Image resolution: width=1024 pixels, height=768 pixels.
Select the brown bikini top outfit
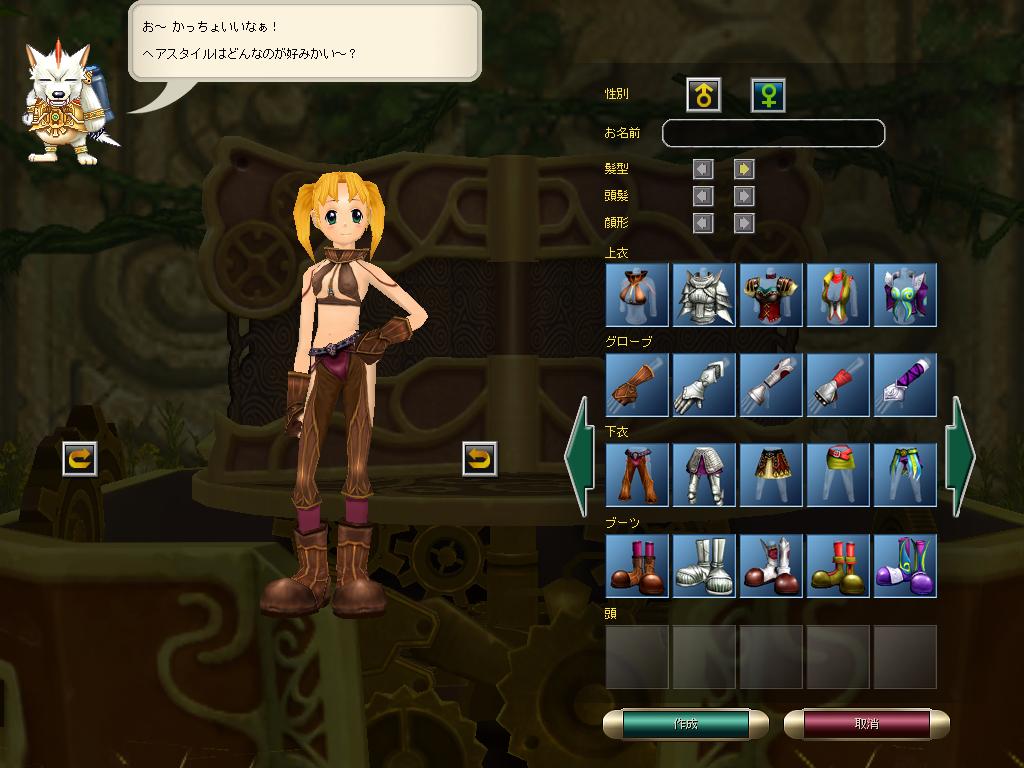[637, 295]
